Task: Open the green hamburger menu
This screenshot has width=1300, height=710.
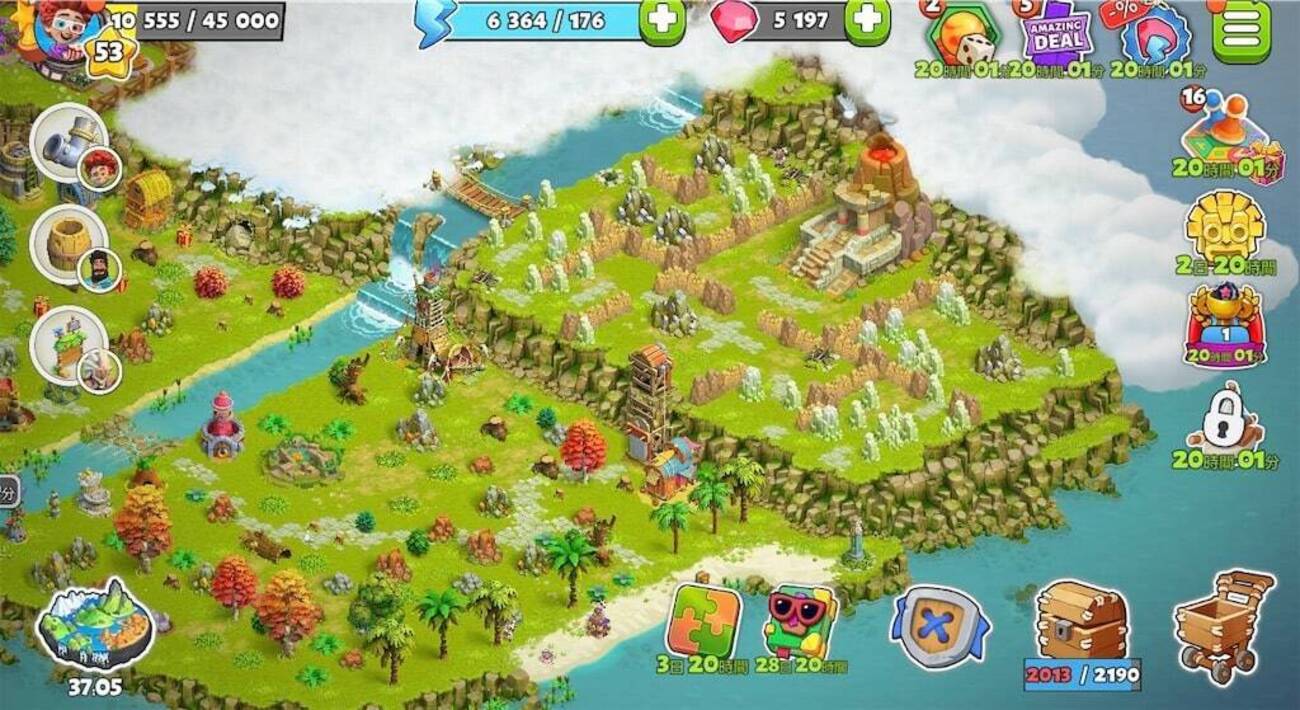Action: (1241, 30)
